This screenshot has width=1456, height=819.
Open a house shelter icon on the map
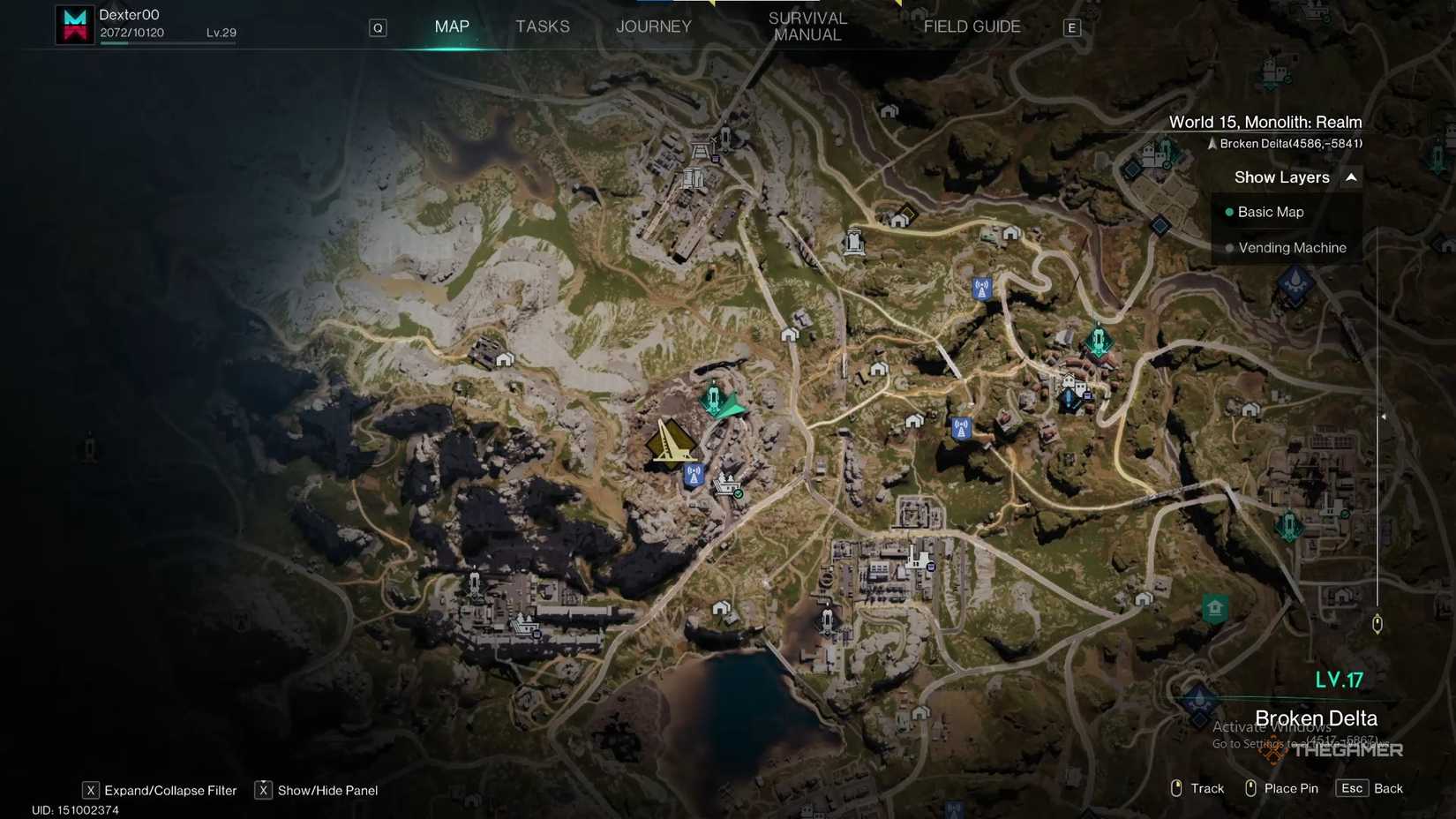[789, 335]
